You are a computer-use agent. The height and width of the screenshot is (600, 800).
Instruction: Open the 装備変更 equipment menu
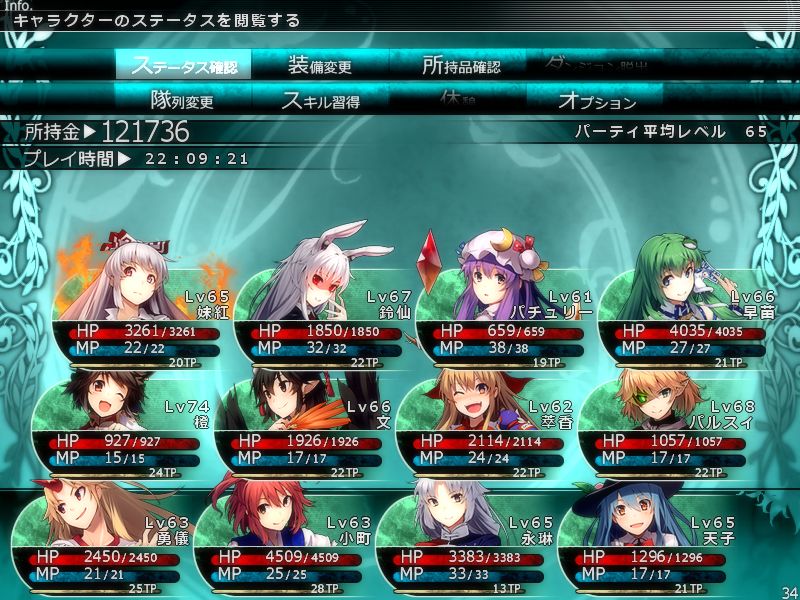click(320, 66)
